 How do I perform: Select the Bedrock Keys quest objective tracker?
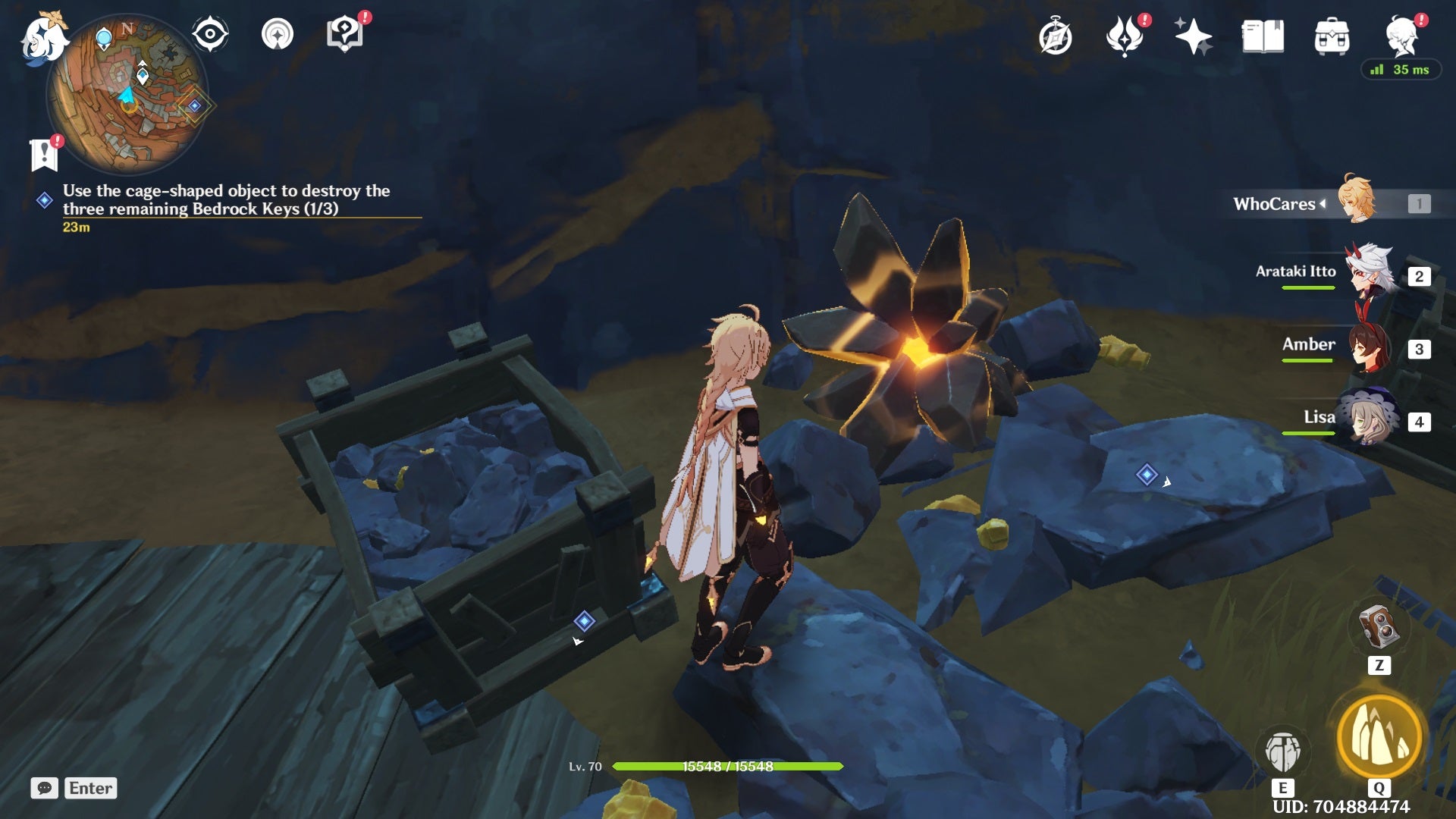(x=226, y=200)
